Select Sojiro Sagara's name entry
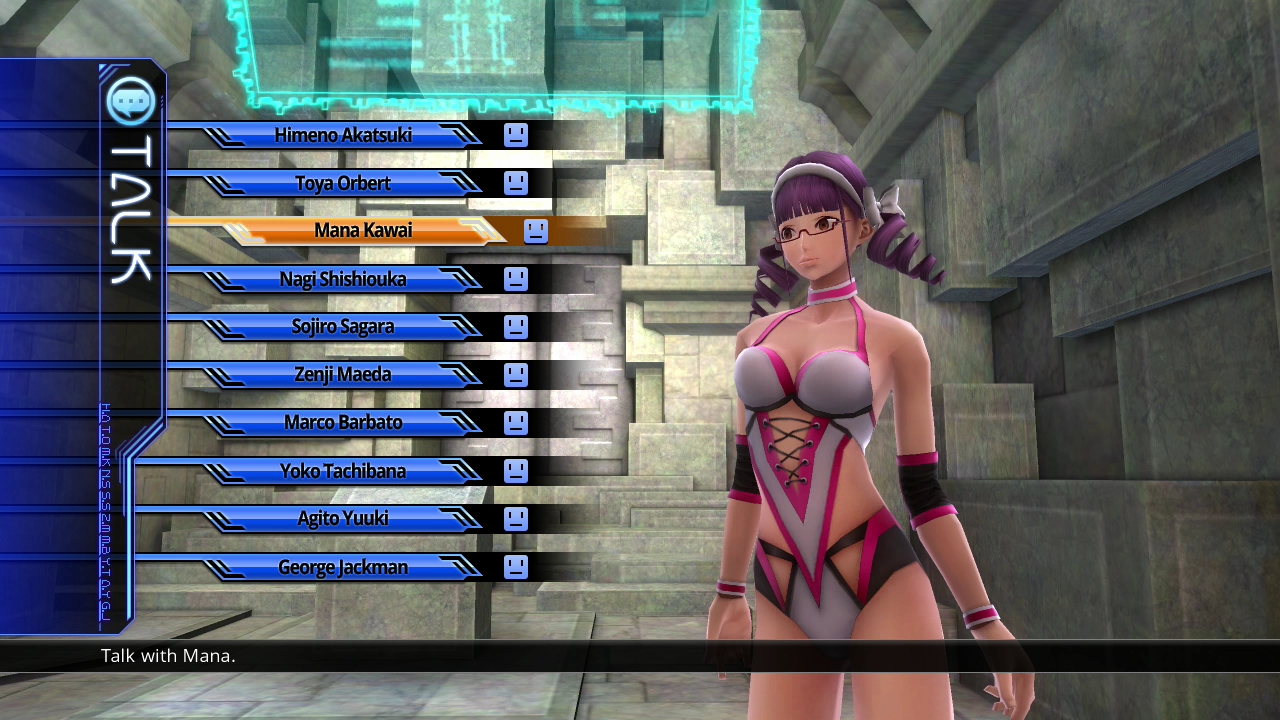Image resolution: width=1280 pixels, height=720 pixels. coord(343,327)
